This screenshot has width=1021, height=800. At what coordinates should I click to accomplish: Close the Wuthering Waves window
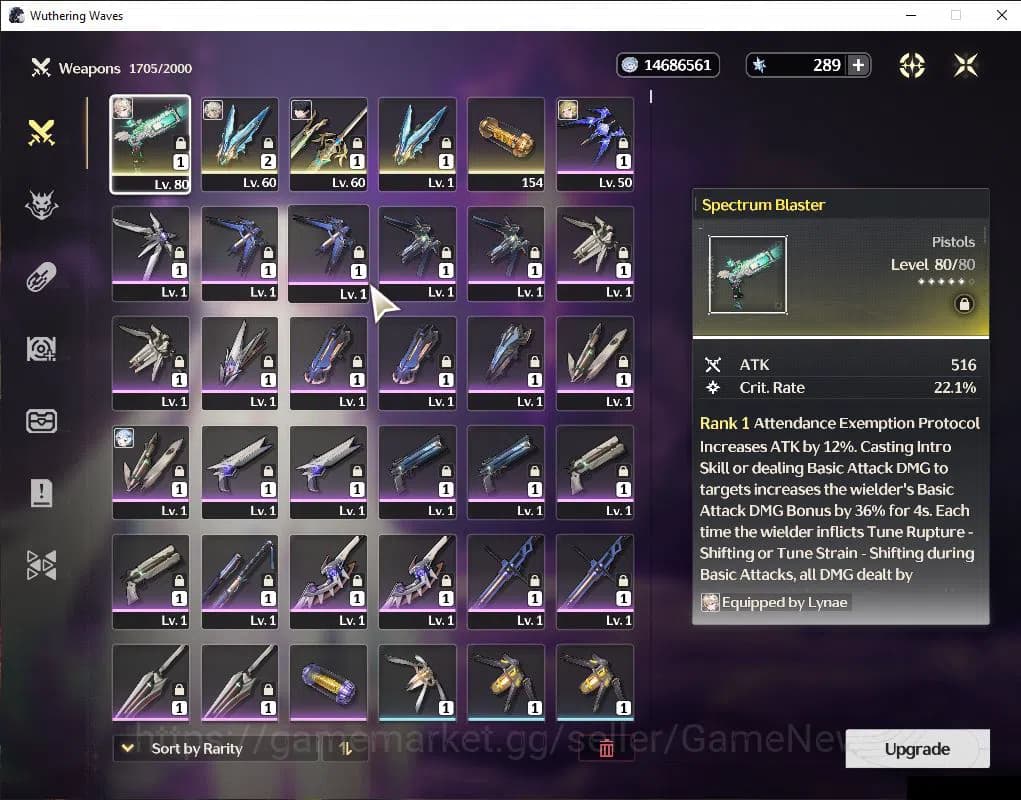click(x=1001, y=15)
